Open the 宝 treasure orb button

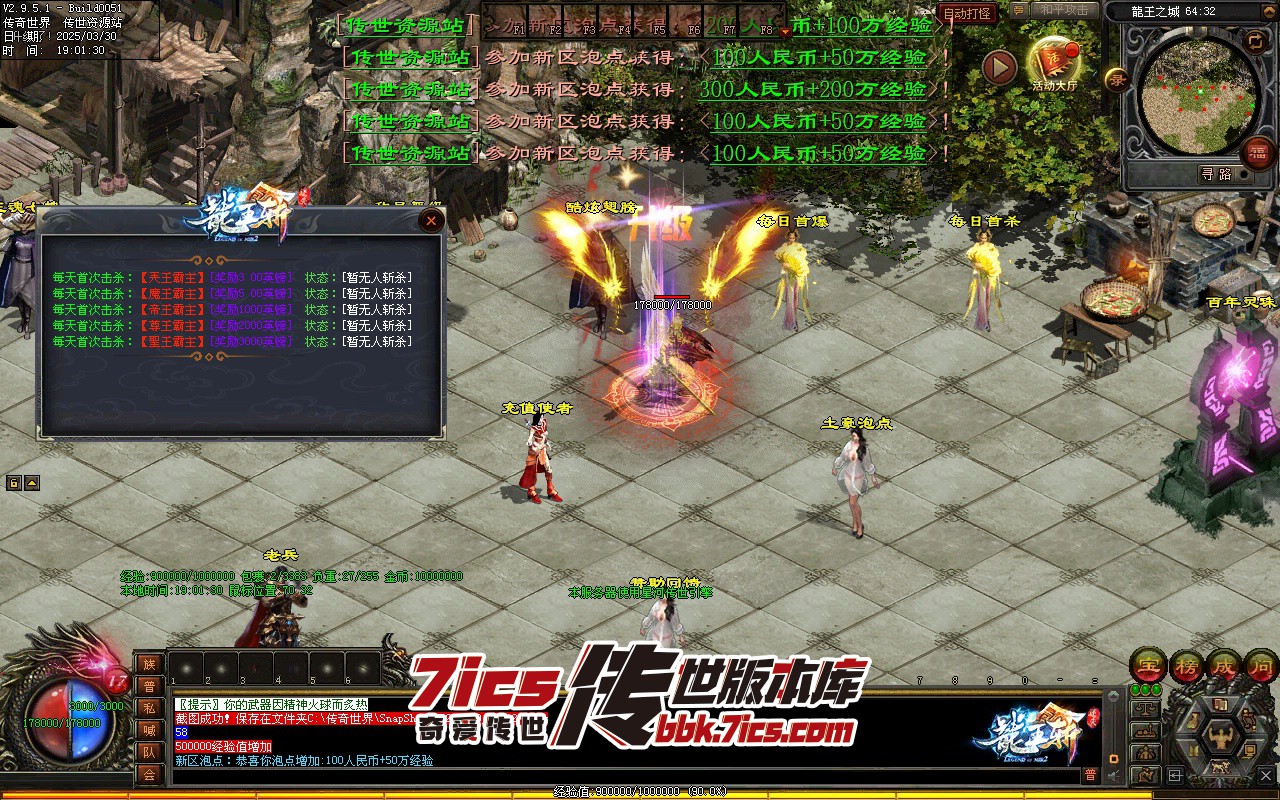coord(1147,665)
